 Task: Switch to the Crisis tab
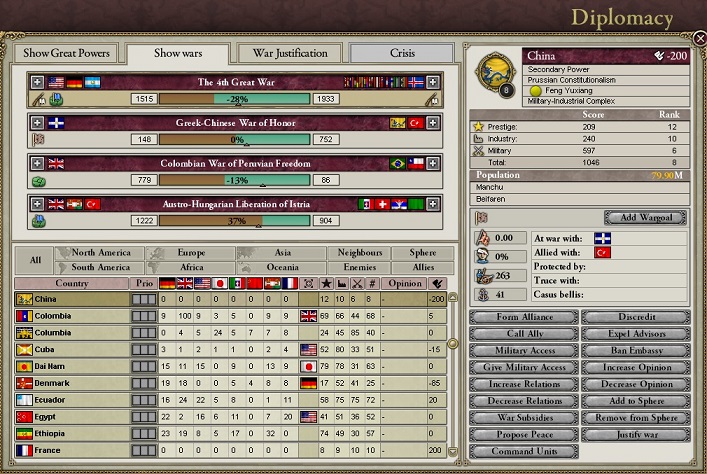400,52
